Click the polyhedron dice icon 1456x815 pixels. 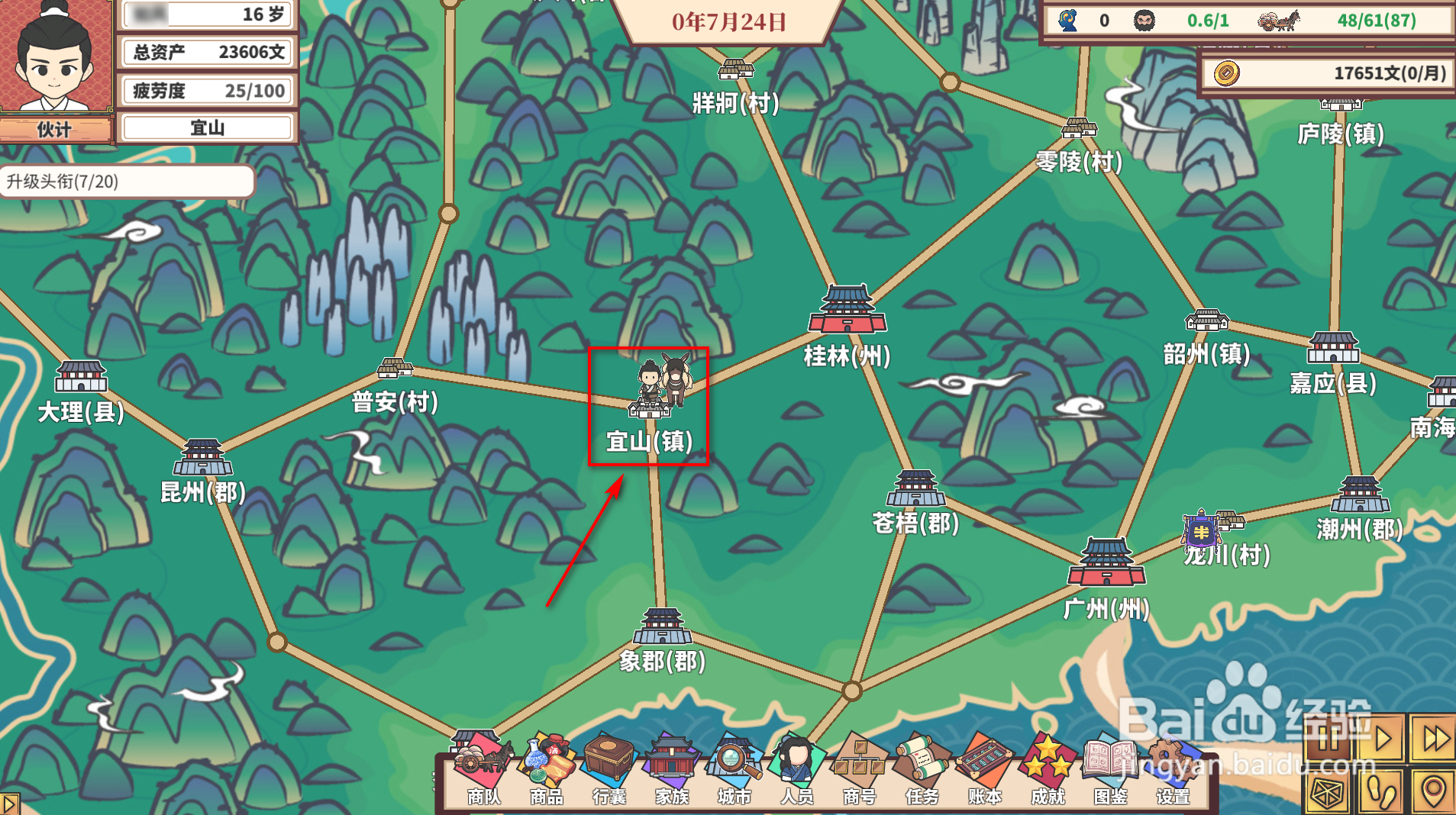[x=1328, y=794]
